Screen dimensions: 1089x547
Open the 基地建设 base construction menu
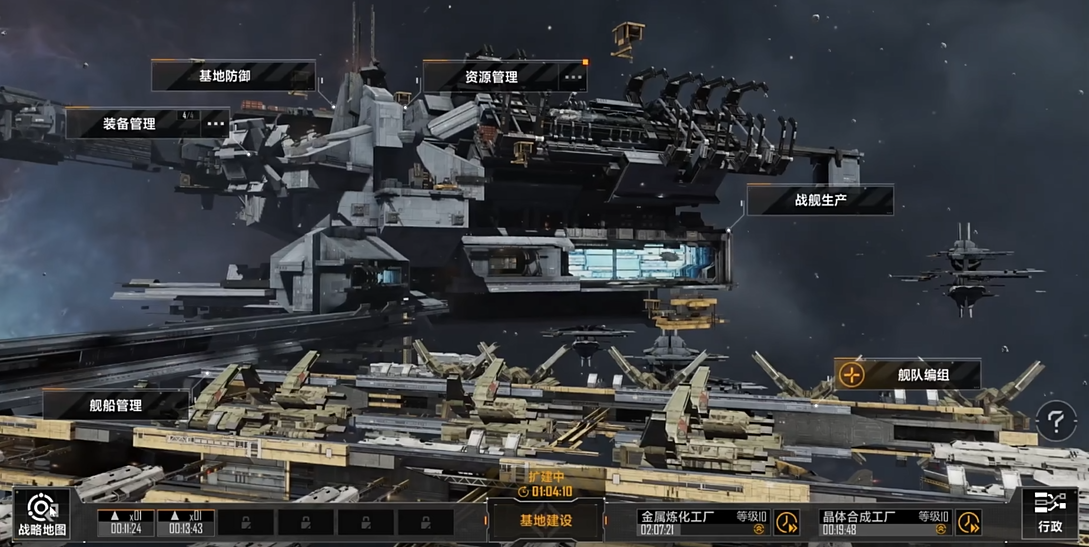545,521
